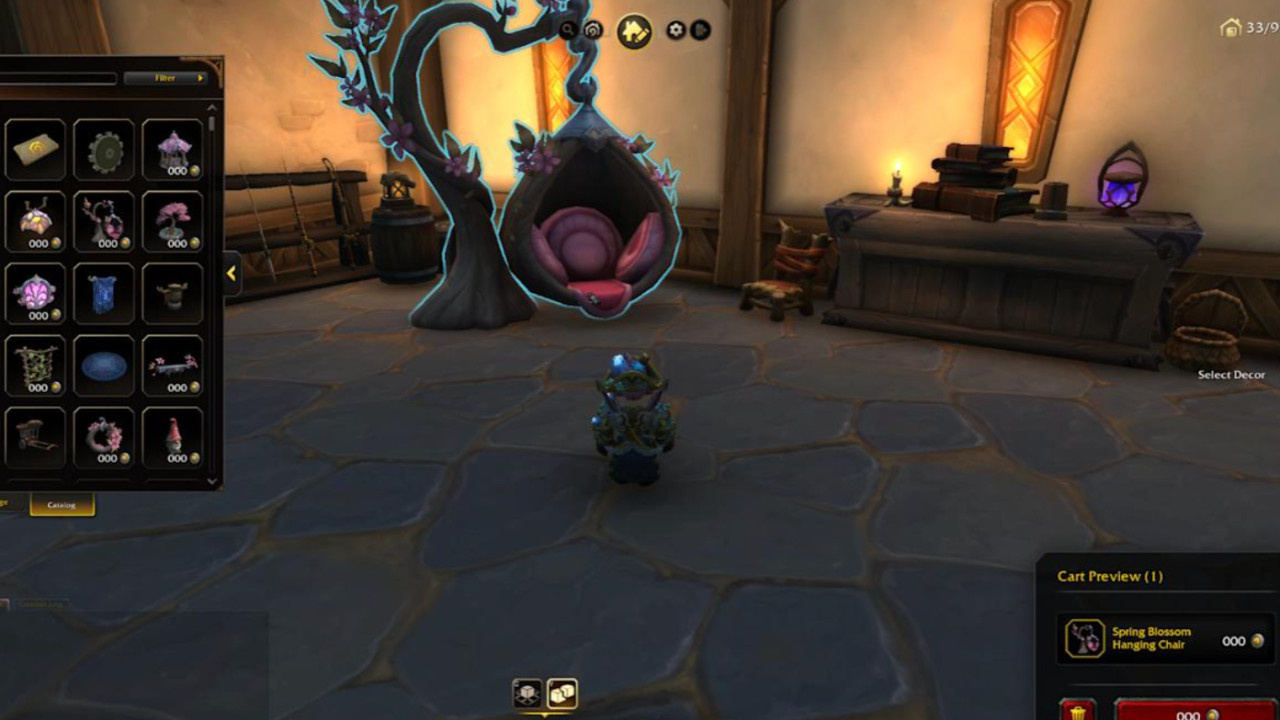Click the magnifying glass toolbar icon
The width and height of the screenshot is (1280, 720).
[569, 31]
